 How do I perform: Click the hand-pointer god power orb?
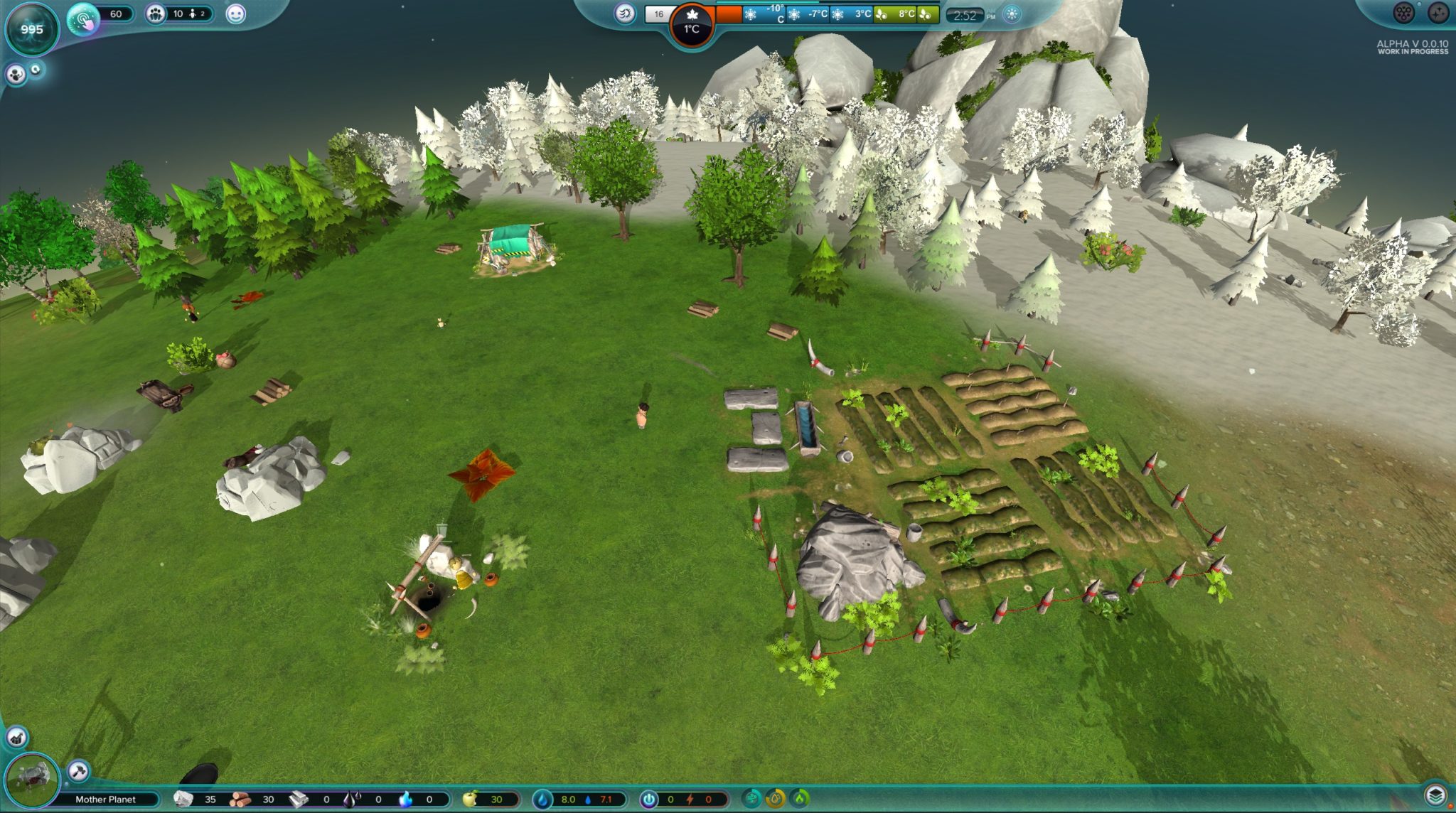[84, 19]
